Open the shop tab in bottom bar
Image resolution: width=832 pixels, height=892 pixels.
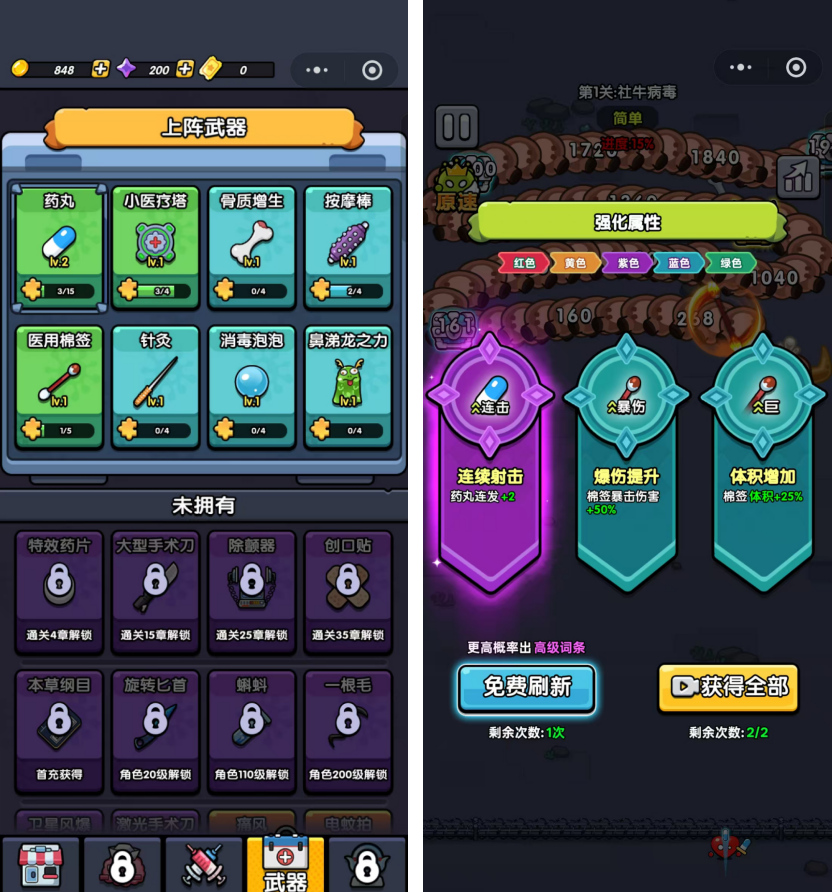coord(40,864)
